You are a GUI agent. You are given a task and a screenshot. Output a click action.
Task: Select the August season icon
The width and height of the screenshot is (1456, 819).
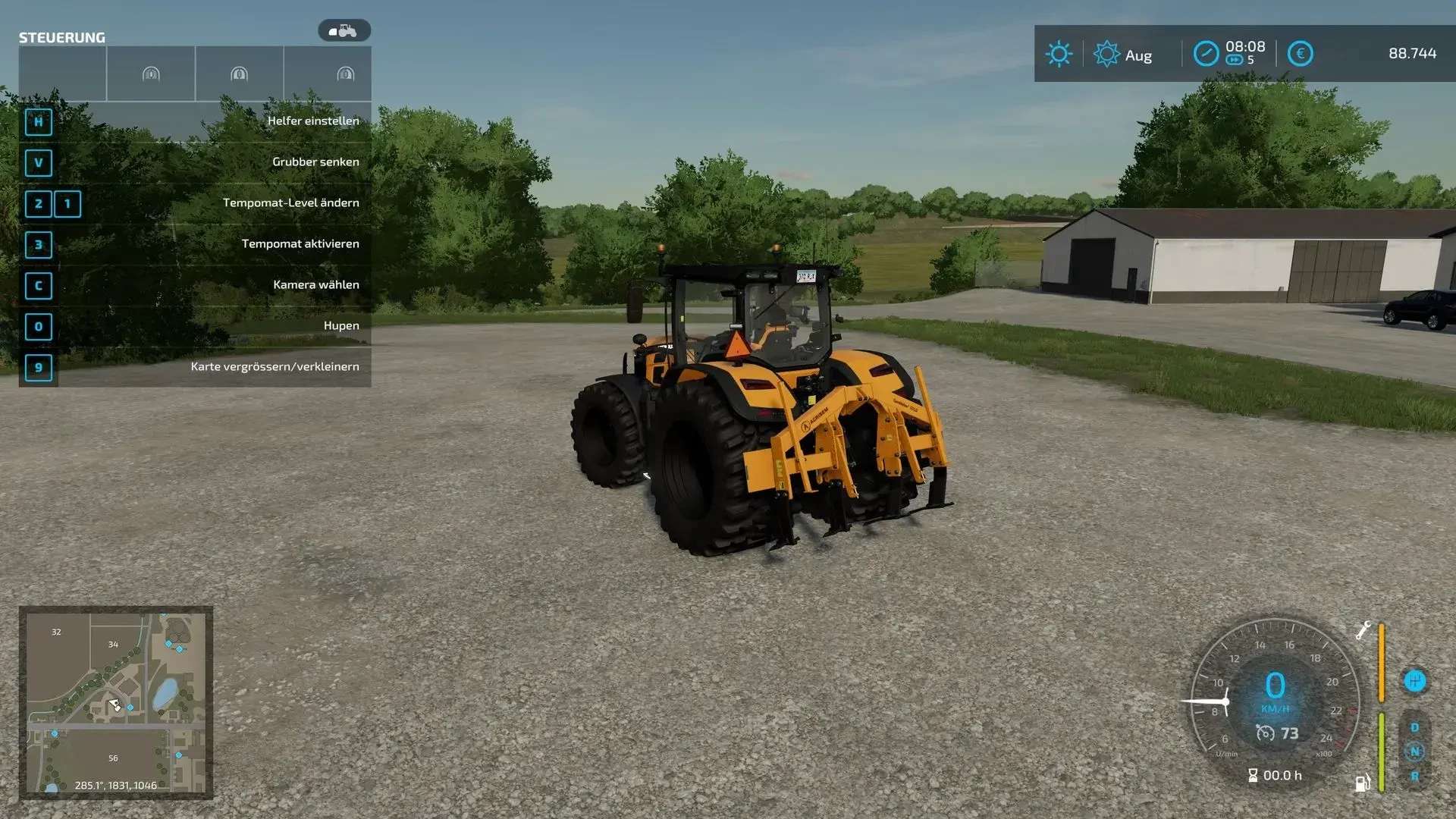1106,54
